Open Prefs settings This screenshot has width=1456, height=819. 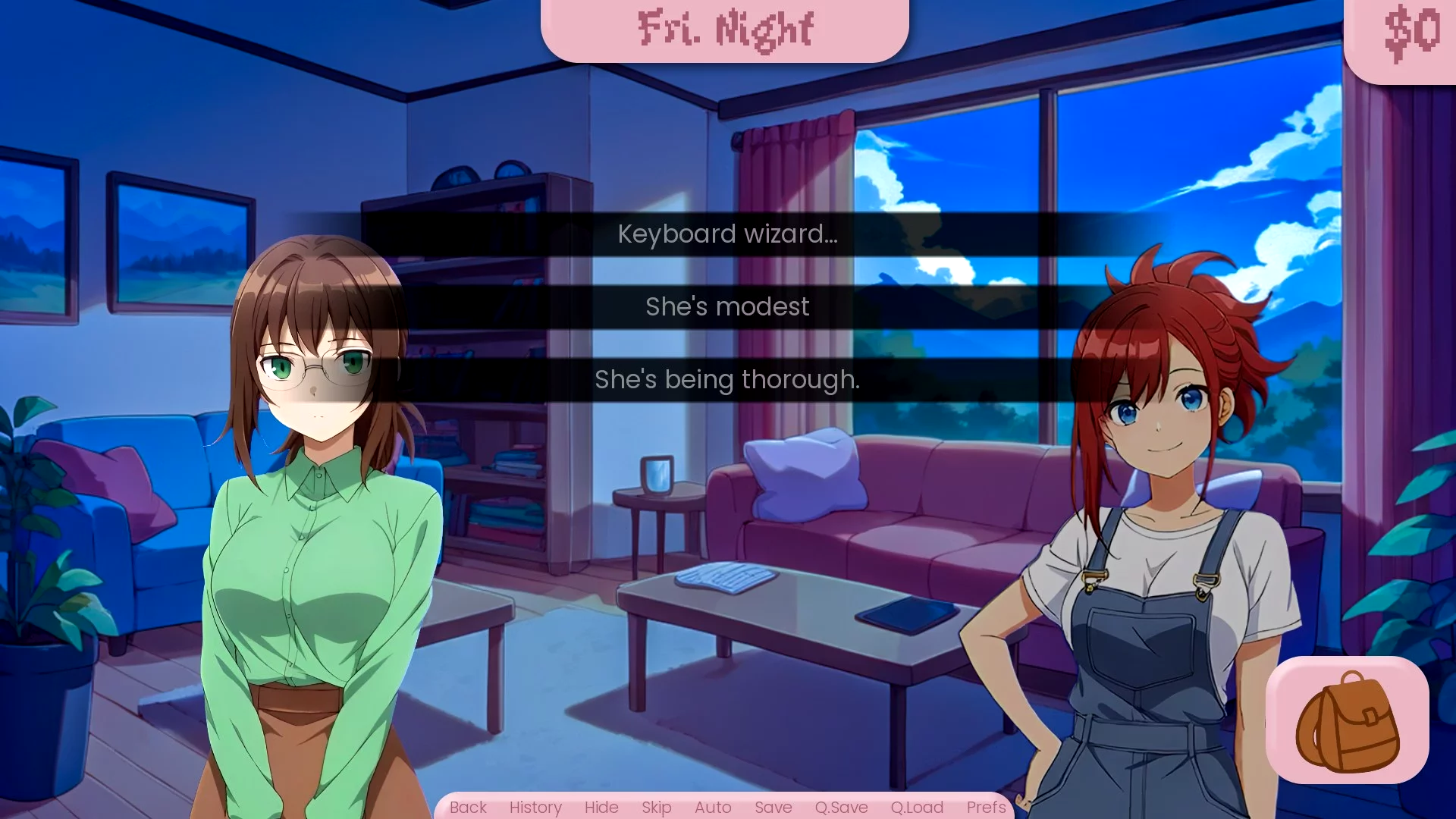pyautogui.click(x=986, y=808)
